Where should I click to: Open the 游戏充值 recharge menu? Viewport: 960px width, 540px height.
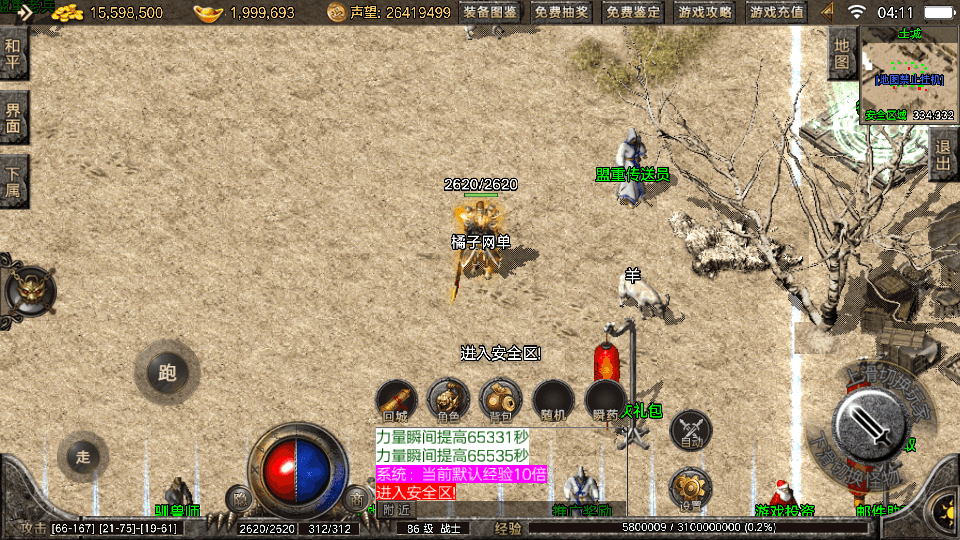776,13
